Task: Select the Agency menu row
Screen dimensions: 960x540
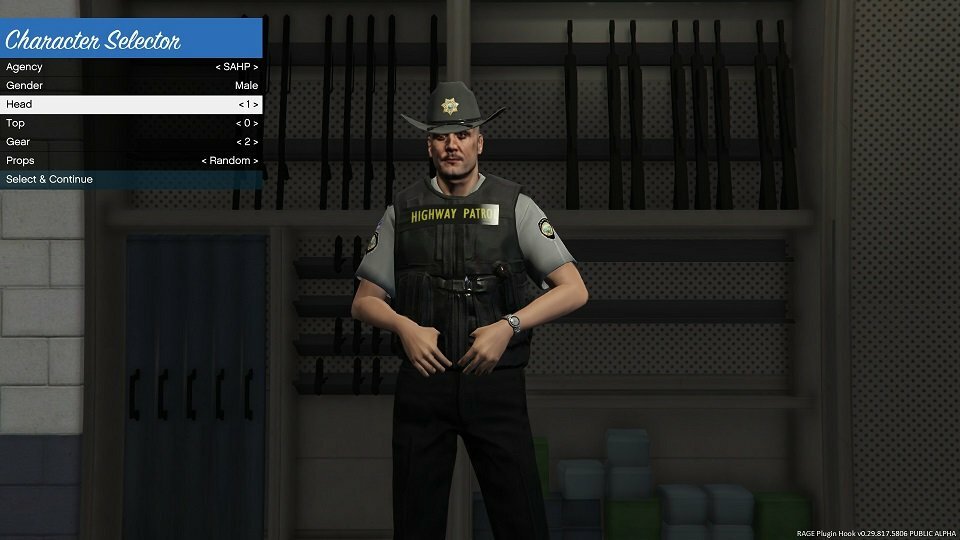Action: coord(131,67)
